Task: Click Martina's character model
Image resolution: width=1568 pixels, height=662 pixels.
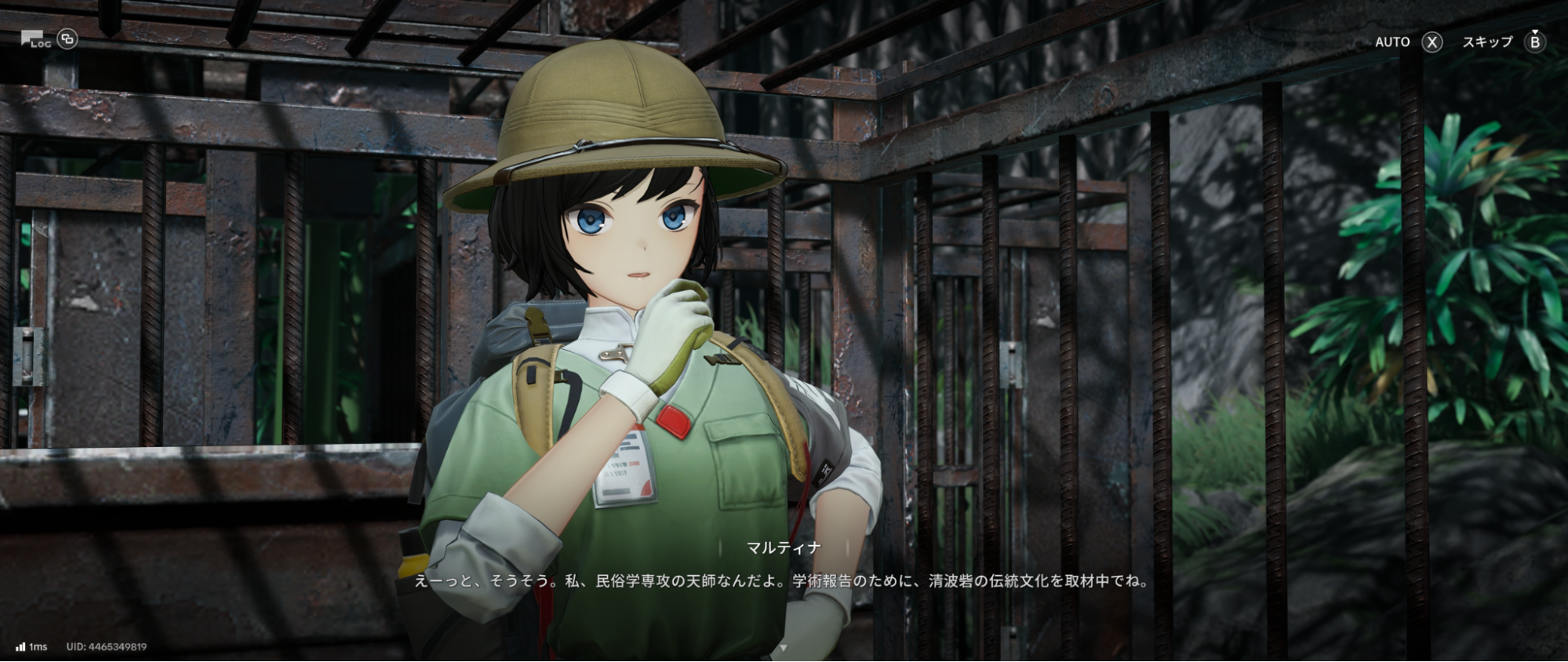Action: pyautogui.click(x=635, y=235)
